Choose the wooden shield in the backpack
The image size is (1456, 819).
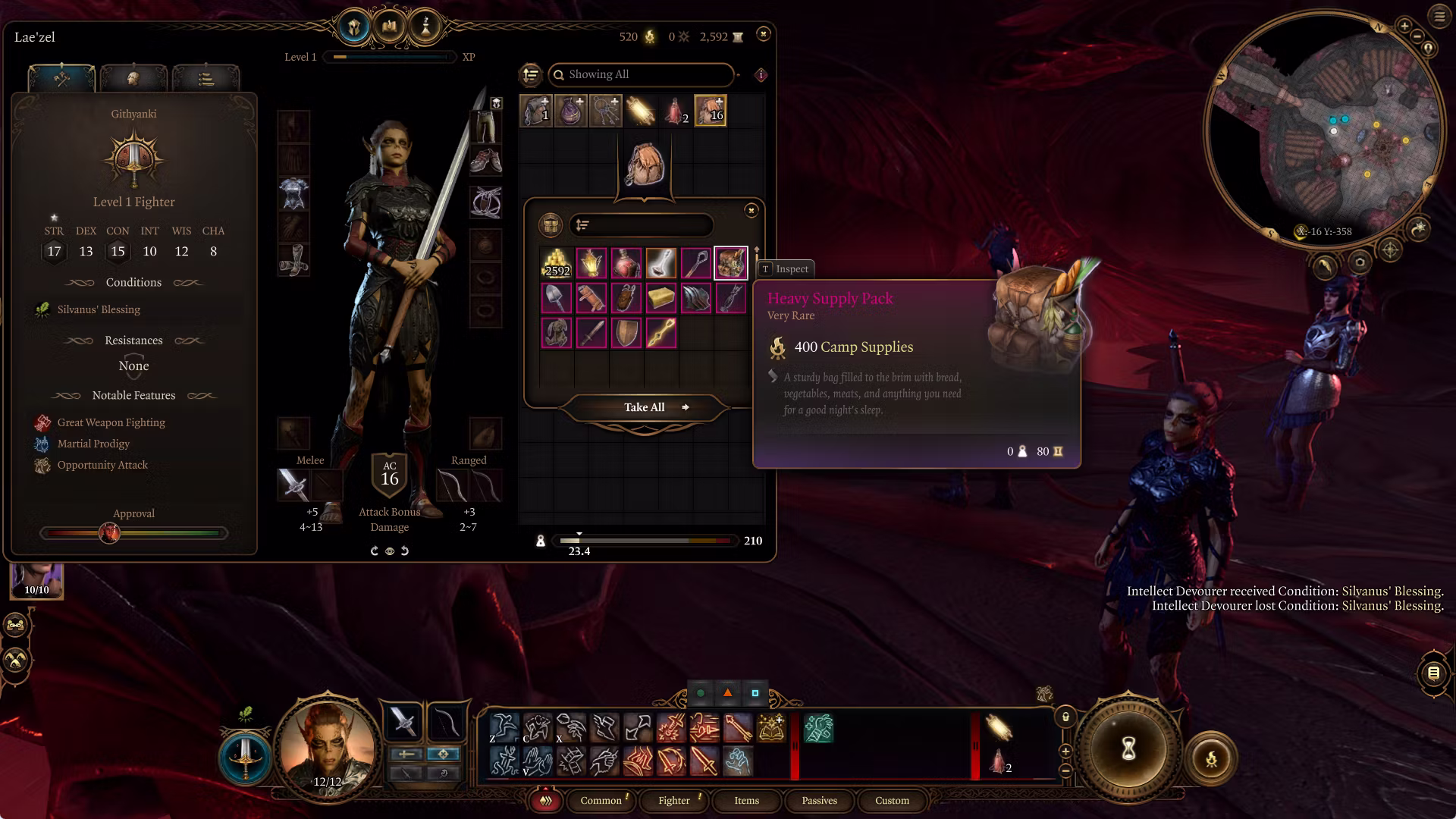point(626,333)
